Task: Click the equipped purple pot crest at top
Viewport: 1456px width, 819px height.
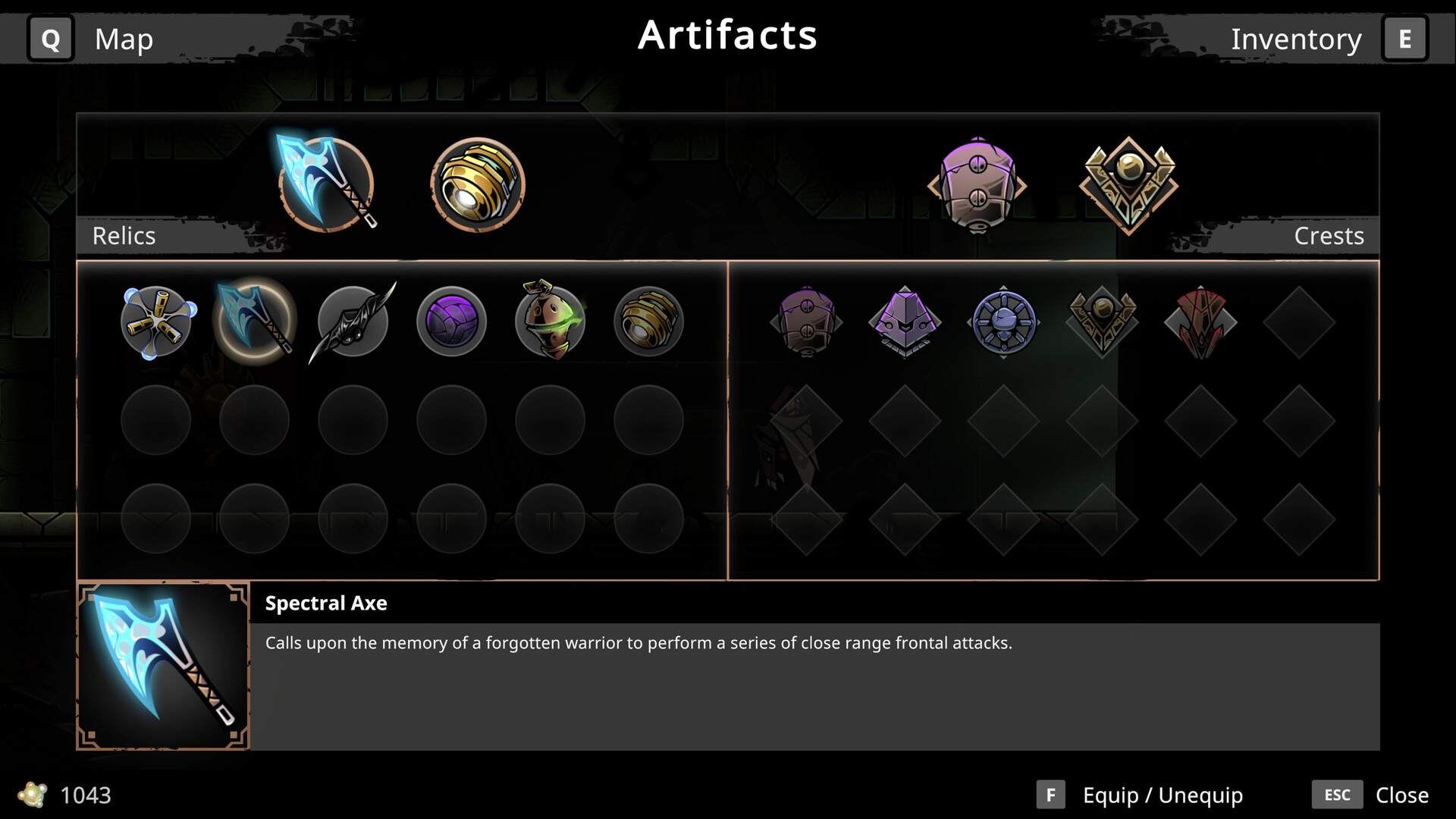Action: click(x=977, y=182)
